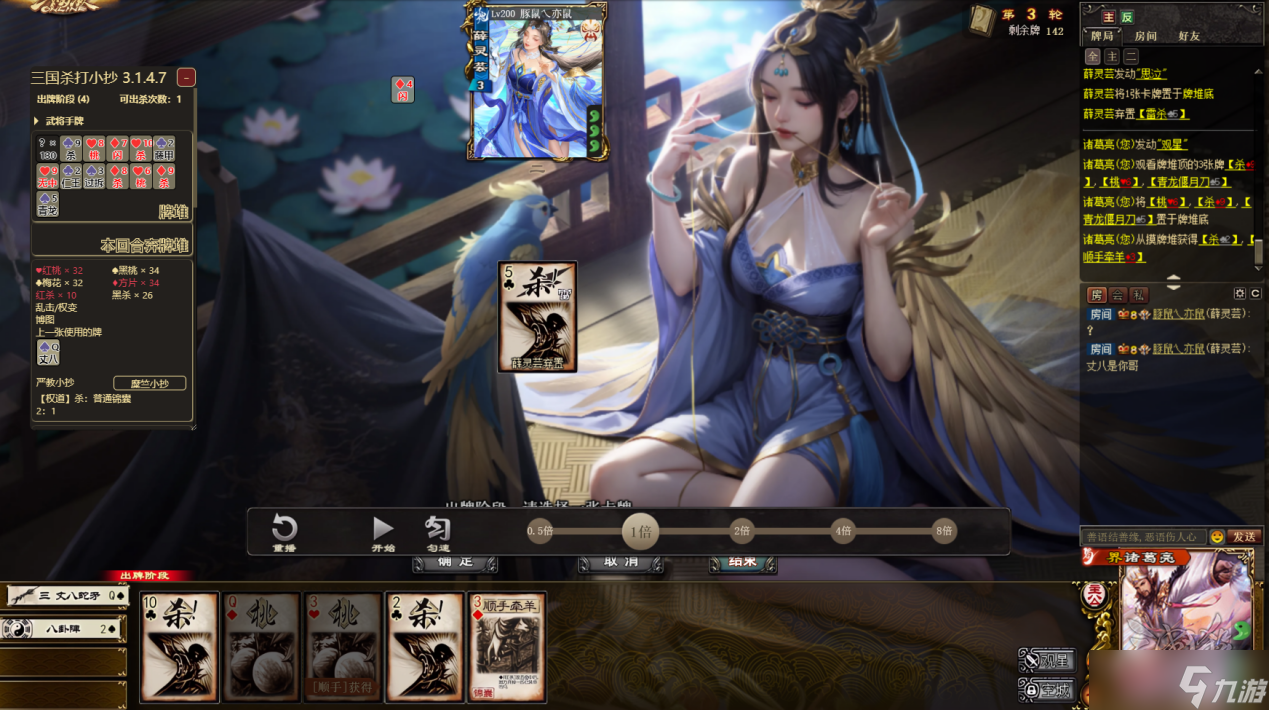Switch to the 房间 log tab

pos(1145,36)
